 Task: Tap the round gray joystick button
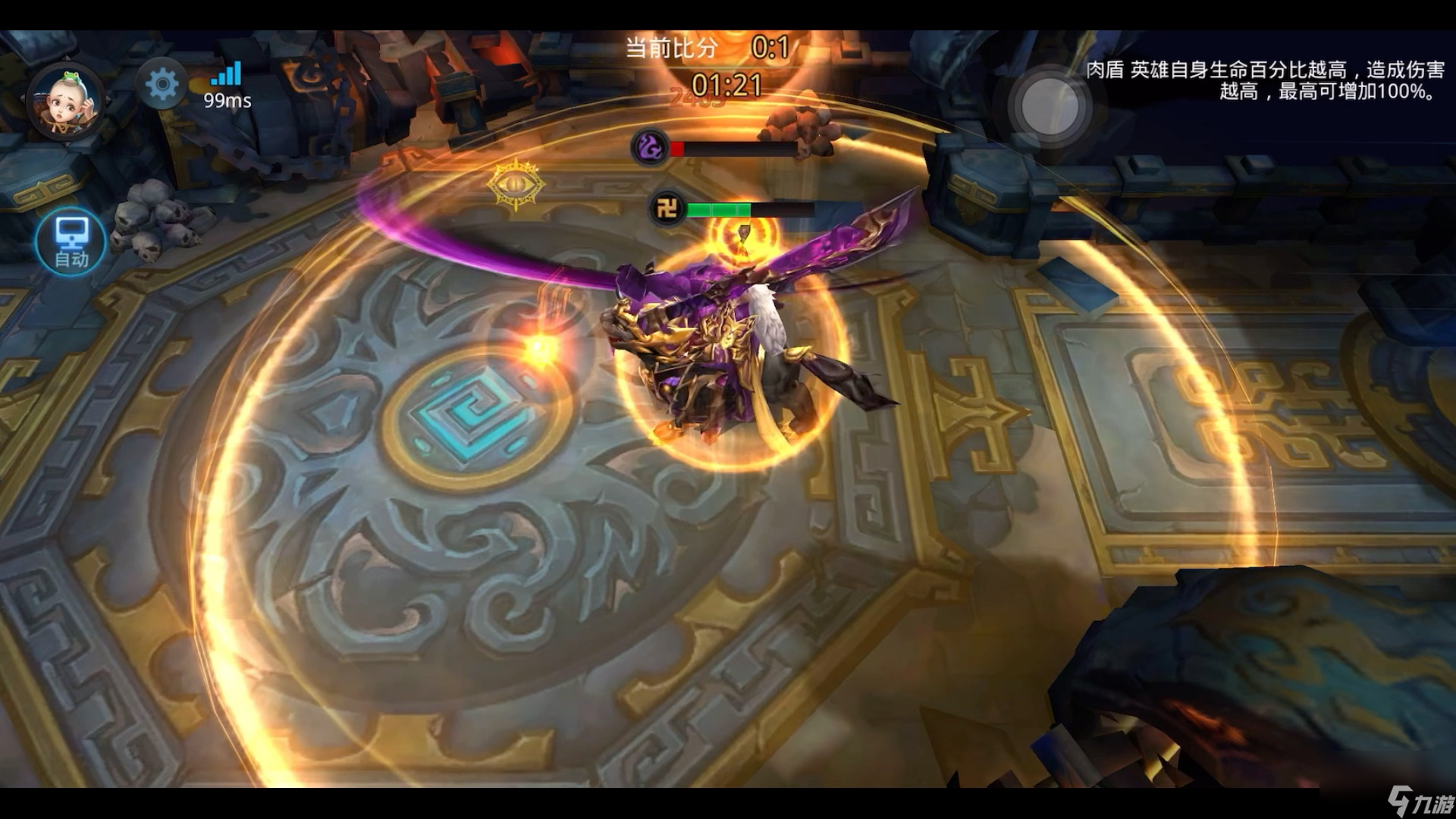pos(1050,107)
